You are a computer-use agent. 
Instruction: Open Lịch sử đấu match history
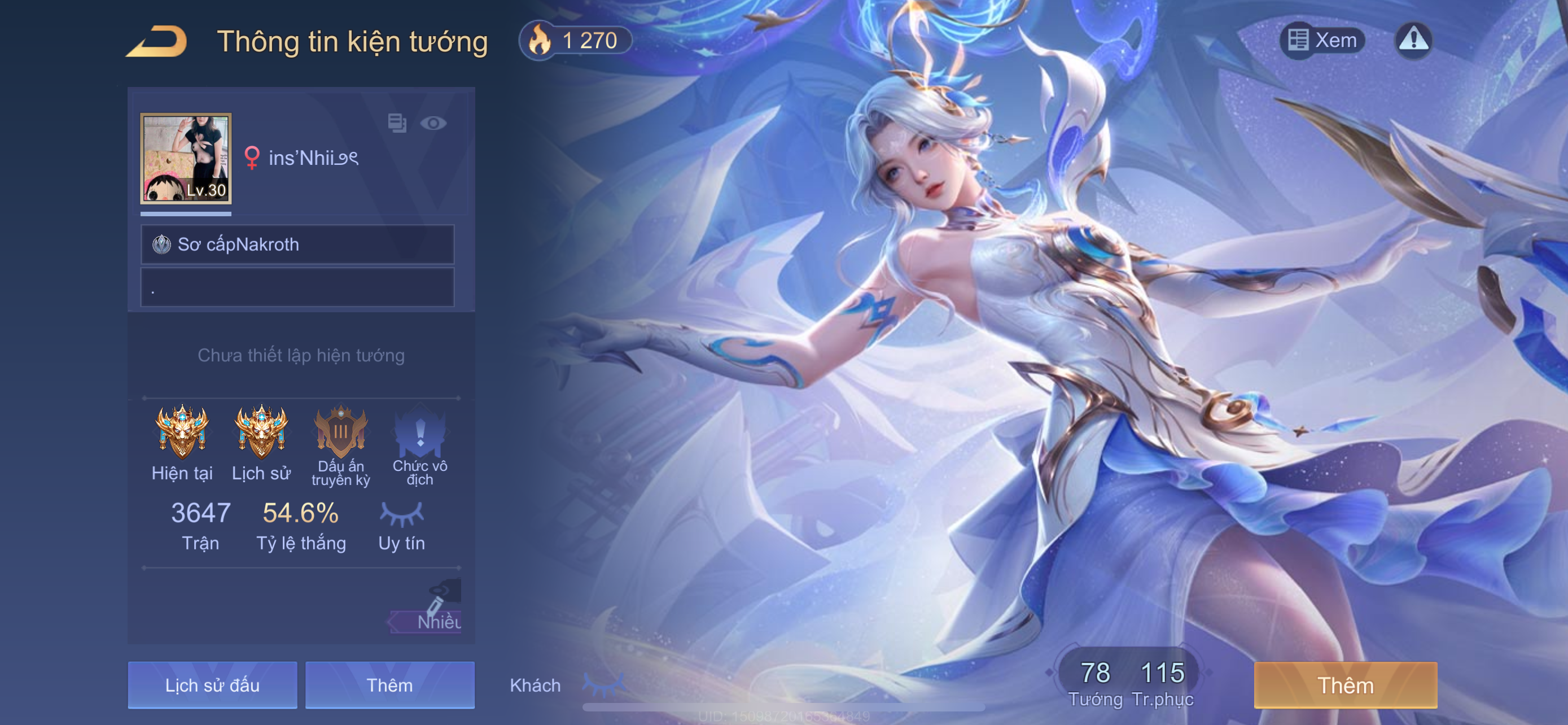pos(212,685)
